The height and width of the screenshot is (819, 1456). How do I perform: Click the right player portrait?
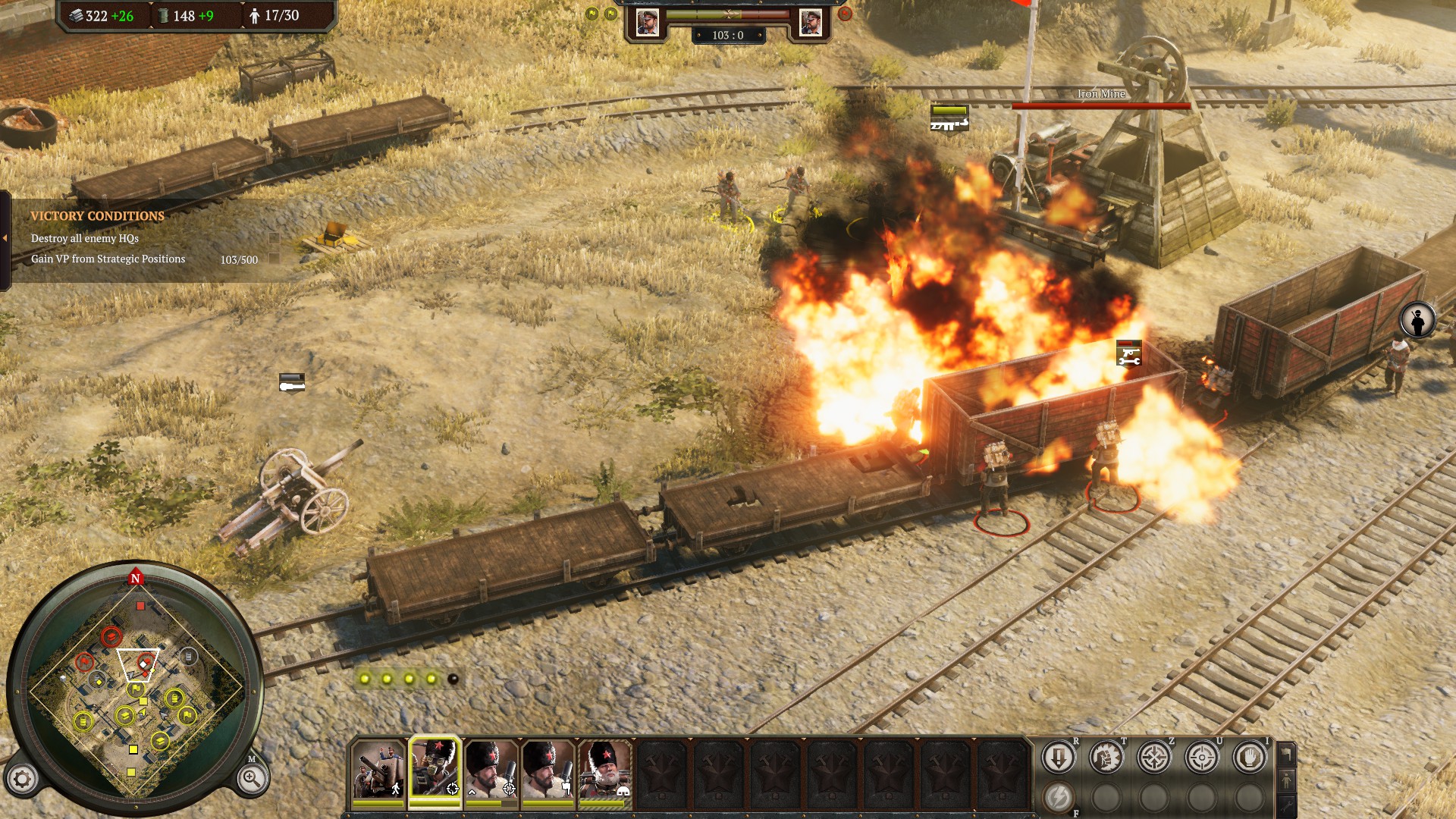coord(810,24)
